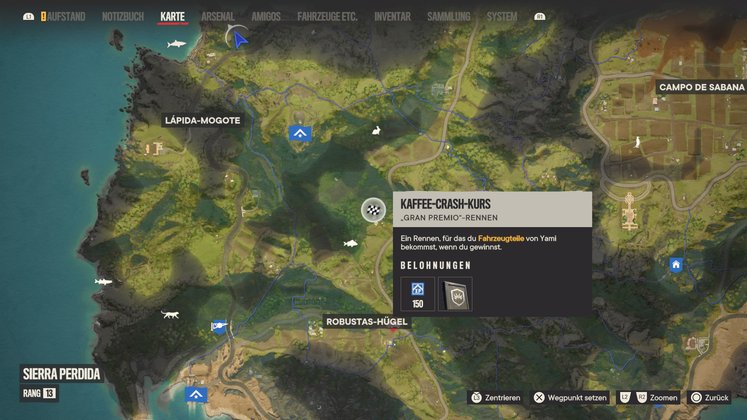This screenshot has height=420, width=747.
Task: Show the Sammlung tab
Action: (x=447, y=17)
